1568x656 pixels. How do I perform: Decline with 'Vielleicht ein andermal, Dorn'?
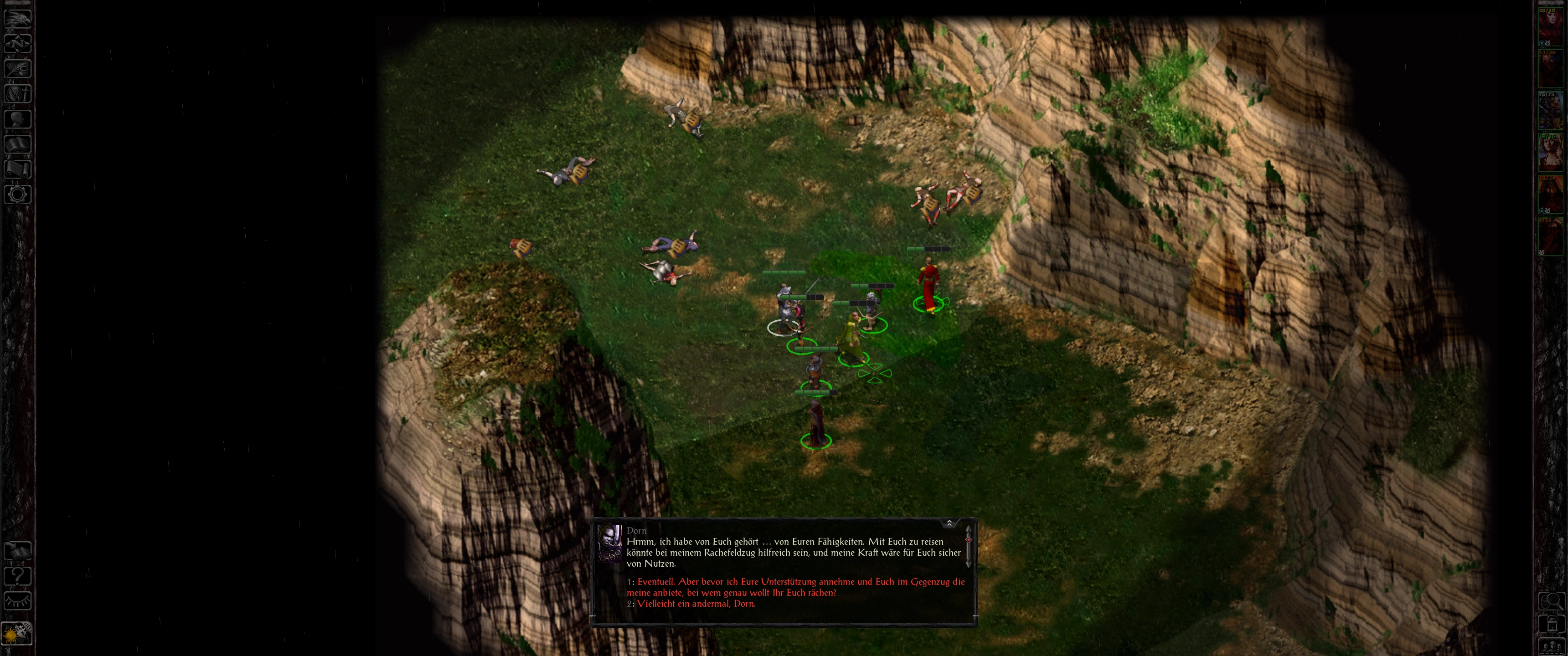click(x=696, y=604)
